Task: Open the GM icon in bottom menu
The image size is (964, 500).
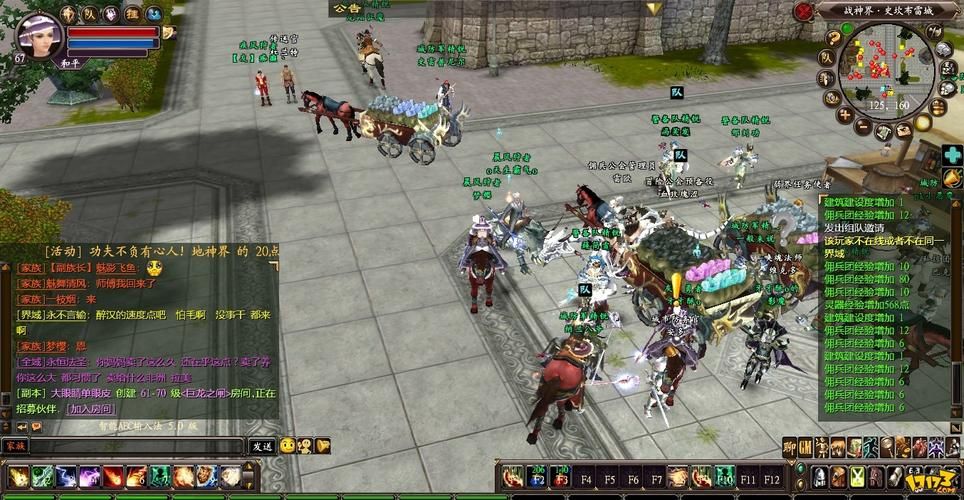Action: [805, 447]
